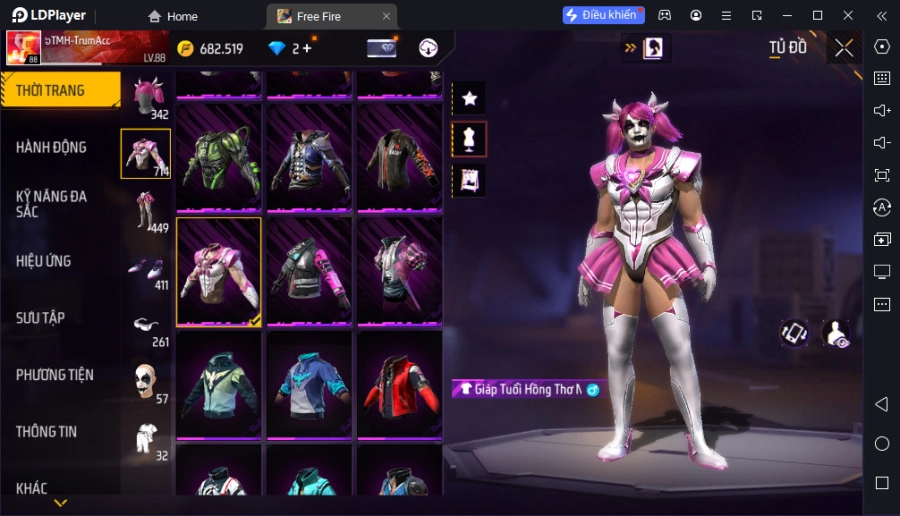Open the shoes subcategory with 411 items
The image size is (900, 516).
(x=146, y=269)
